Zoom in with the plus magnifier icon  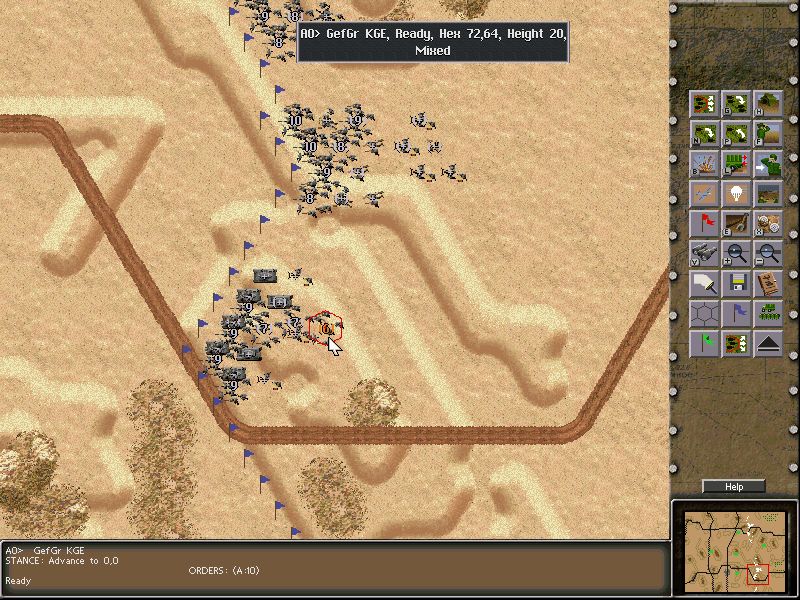point(737,253)
